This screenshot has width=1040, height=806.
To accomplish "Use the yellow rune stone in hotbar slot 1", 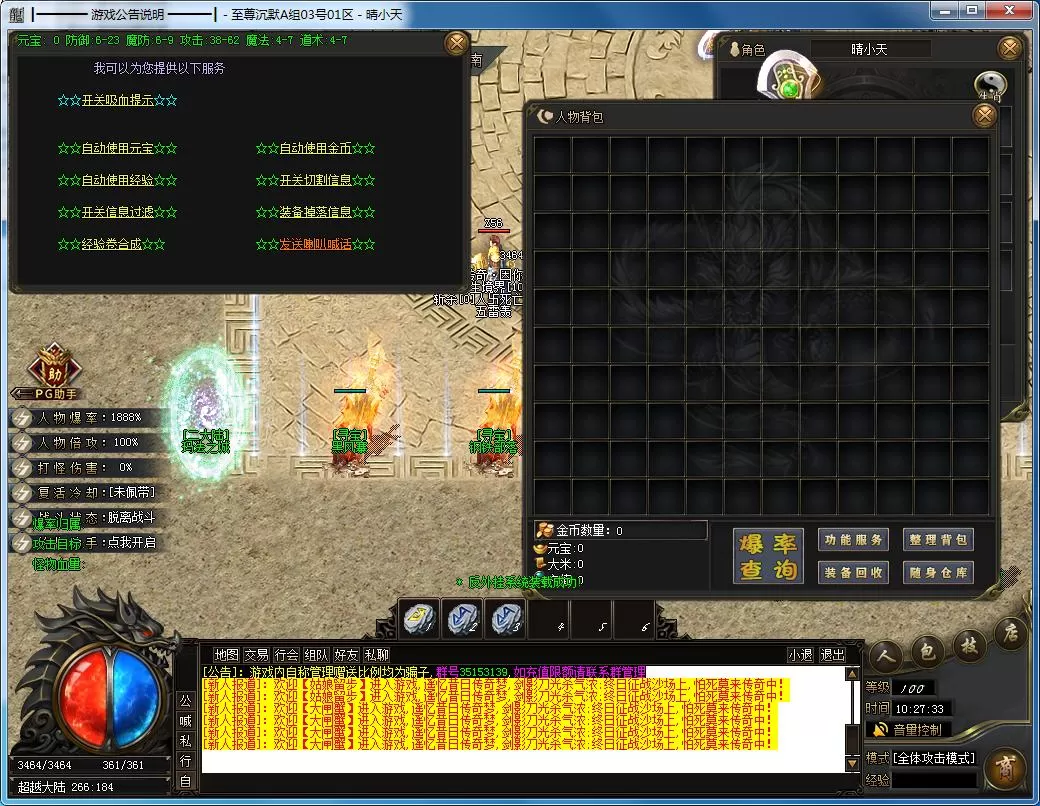I will (x=420, y=620).
